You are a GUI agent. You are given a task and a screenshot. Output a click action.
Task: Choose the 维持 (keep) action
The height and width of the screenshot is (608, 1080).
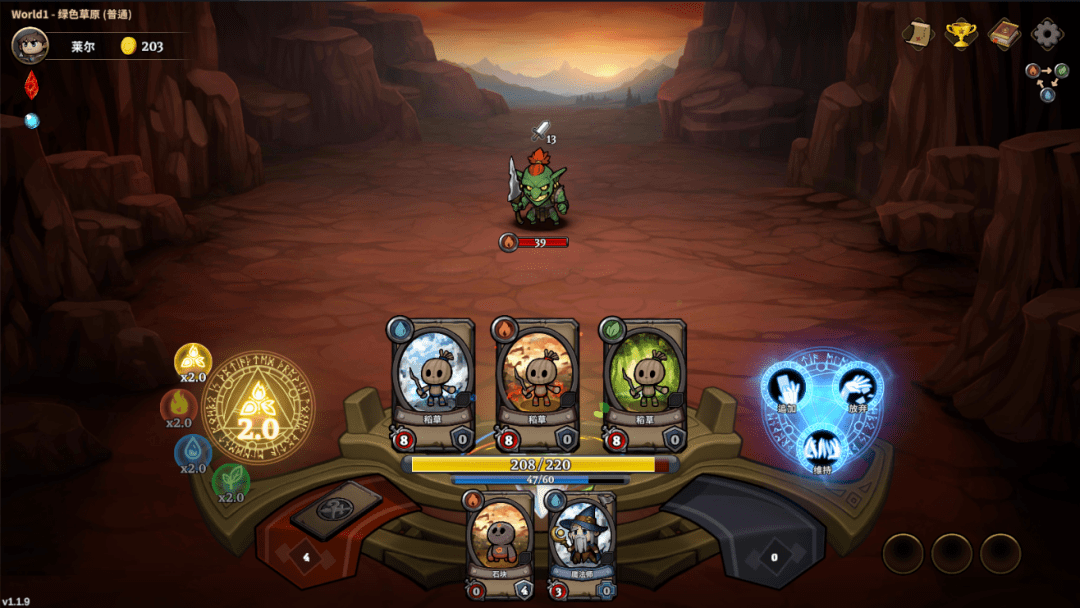[x=821, y=448]
